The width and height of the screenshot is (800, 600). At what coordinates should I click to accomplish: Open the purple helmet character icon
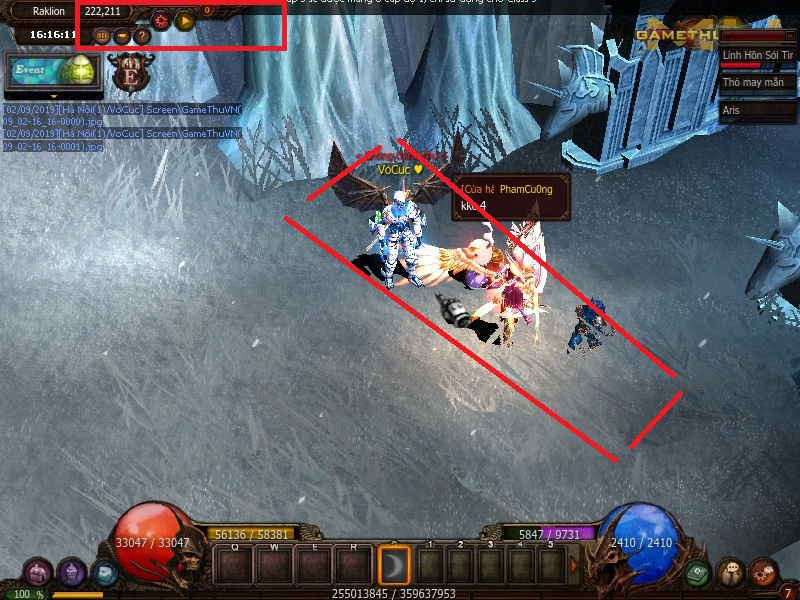click(x=71, y=573)
